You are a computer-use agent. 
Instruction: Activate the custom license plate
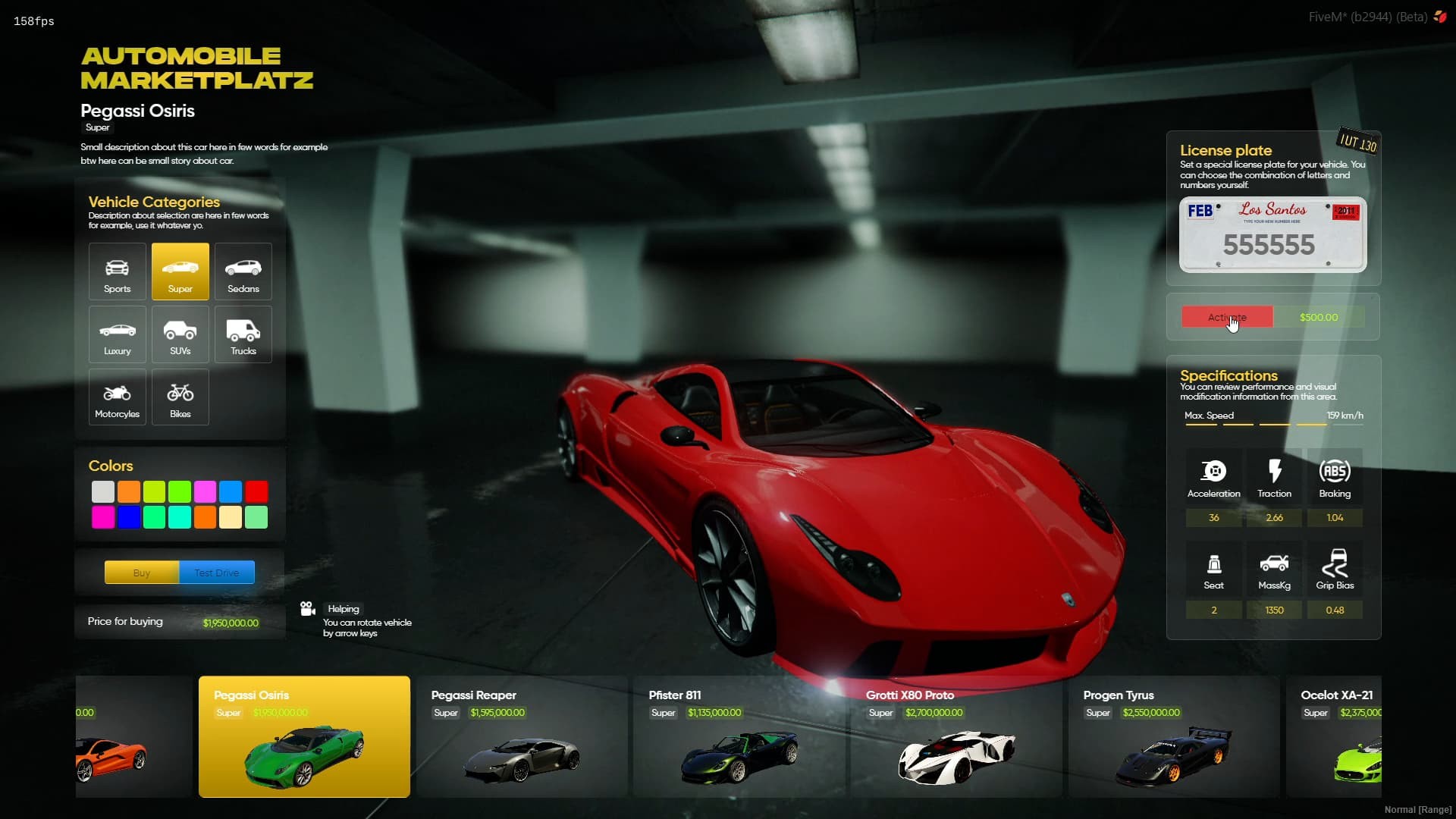click(1227, 317)
